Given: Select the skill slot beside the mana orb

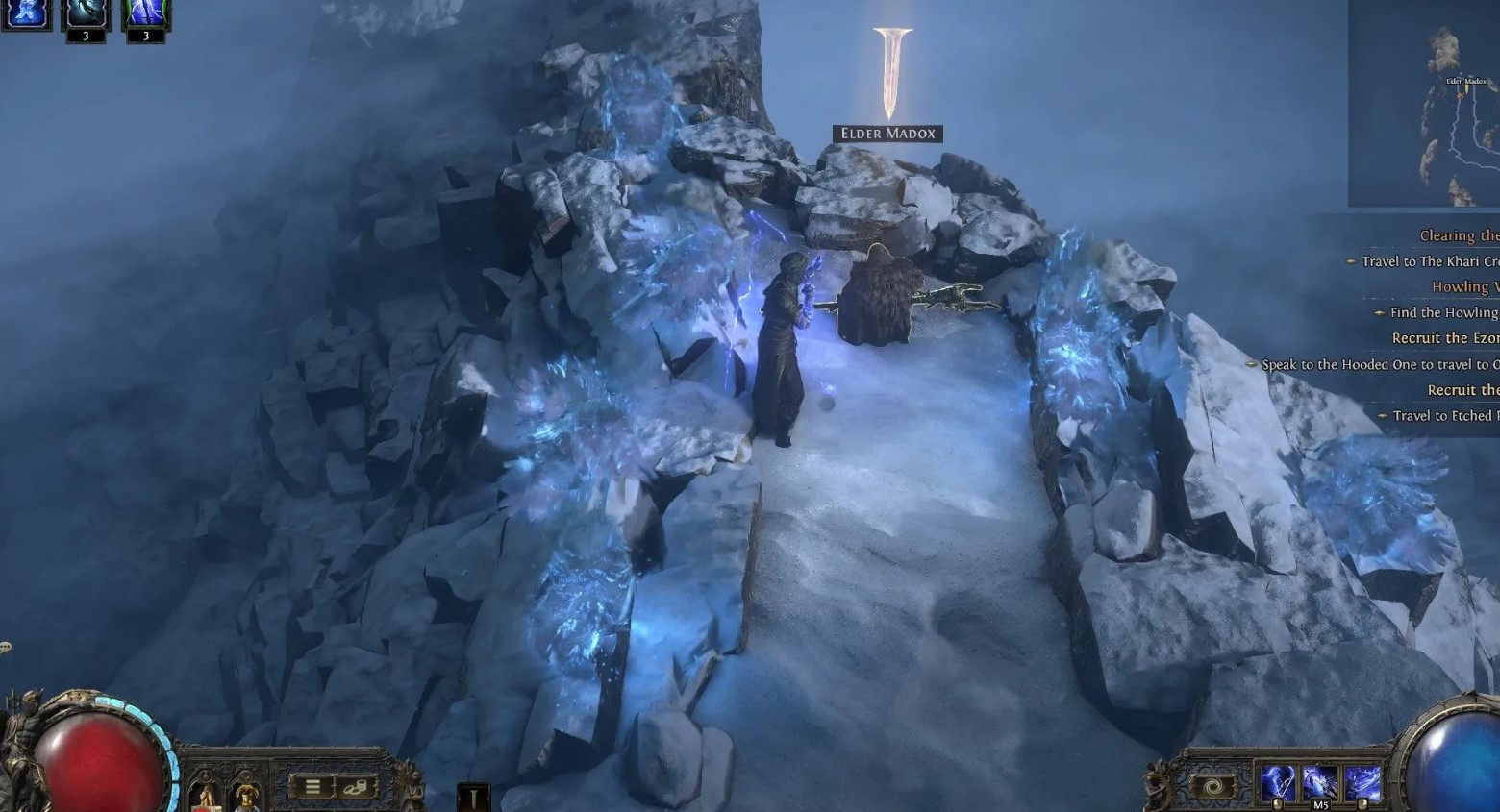Looking at the screenshot, I should pyautogui.click(x=1362, y=784).
